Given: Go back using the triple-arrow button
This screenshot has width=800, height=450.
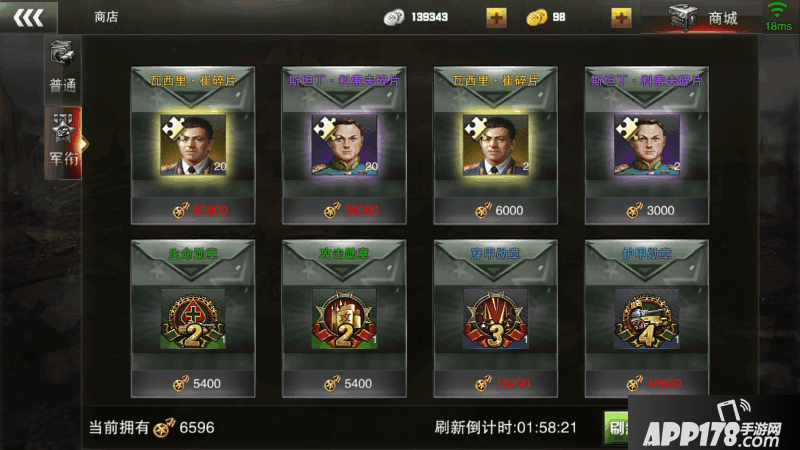Looking at the screenshot, I should coord(27,17).
